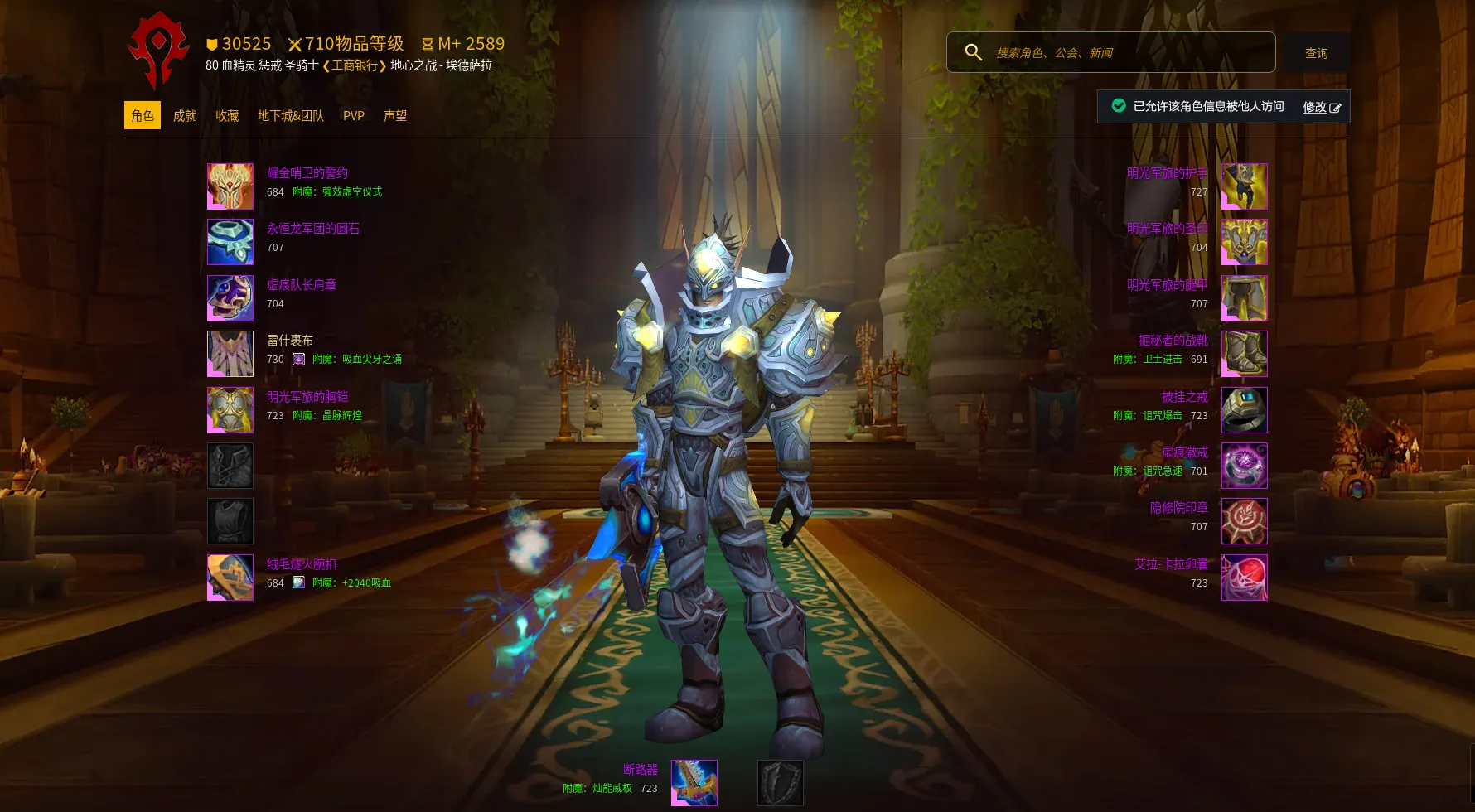This screenshot has height=812, width=1475.
Task: Inspect the 永恒龙军团的圆石 necklace slot
Action: click(x=230, y=242)
